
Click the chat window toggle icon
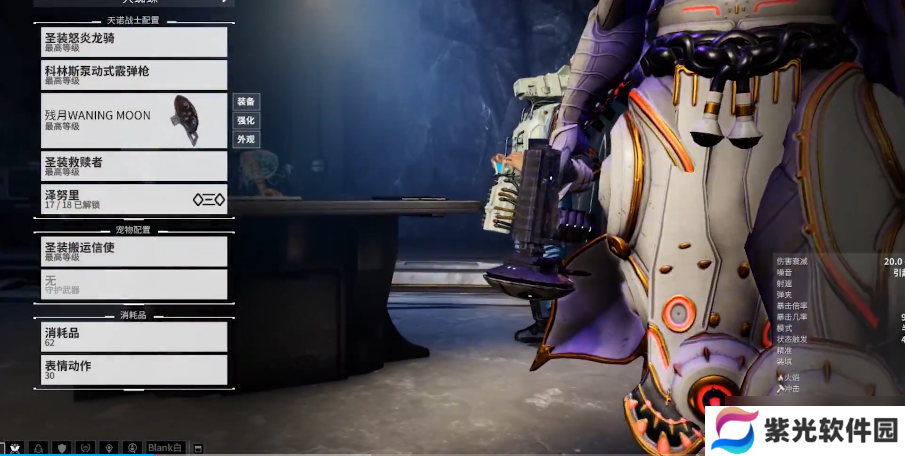pos(198,448)
